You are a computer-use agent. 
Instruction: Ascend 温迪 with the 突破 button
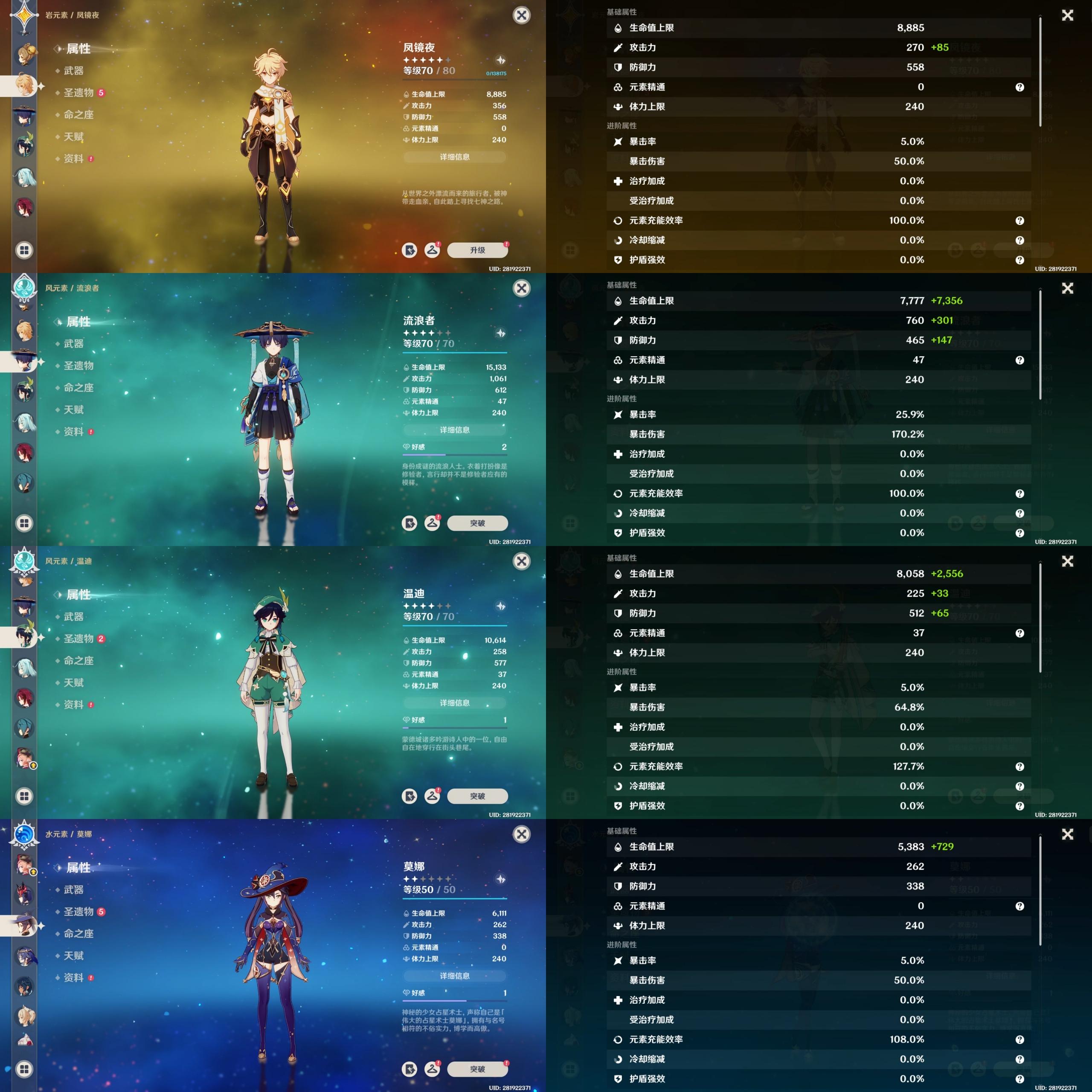point(477,796)
